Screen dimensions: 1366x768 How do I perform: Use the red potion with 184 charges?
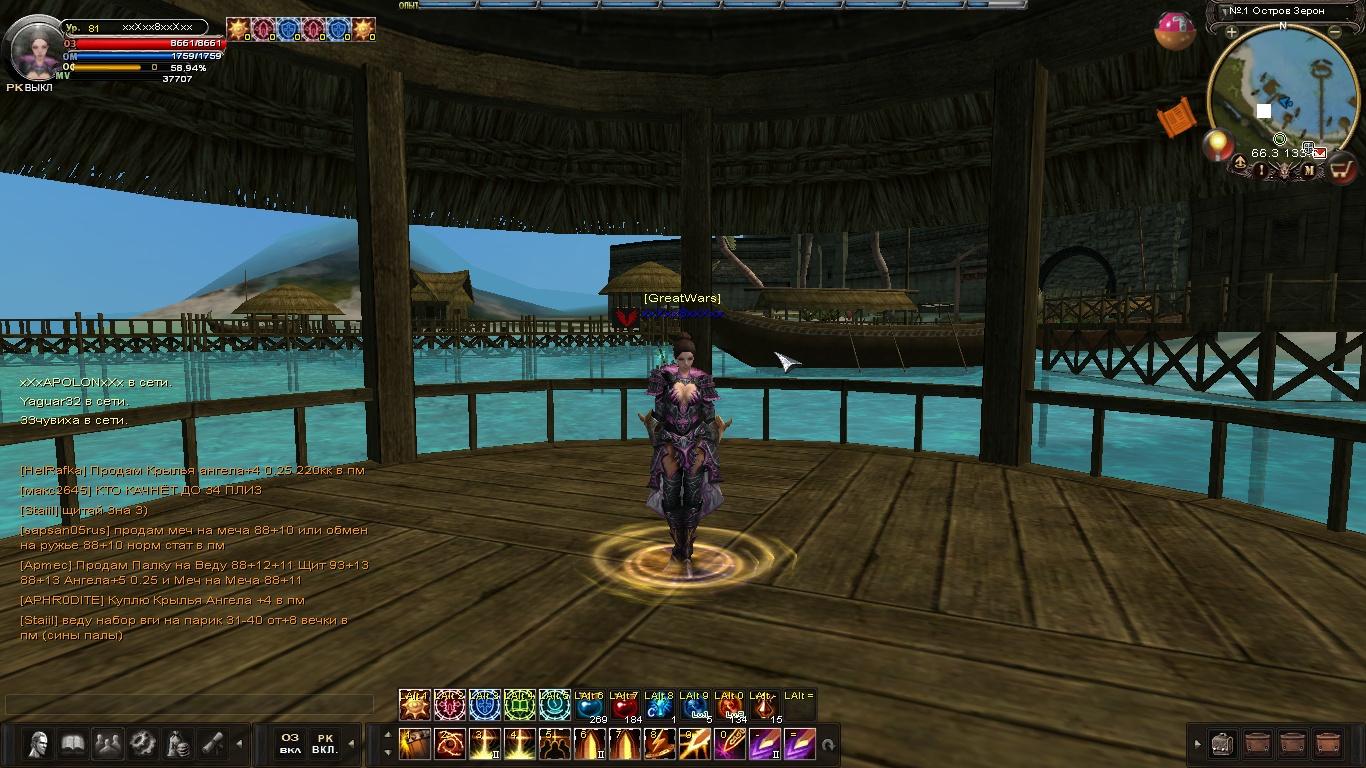pos(624,708)
